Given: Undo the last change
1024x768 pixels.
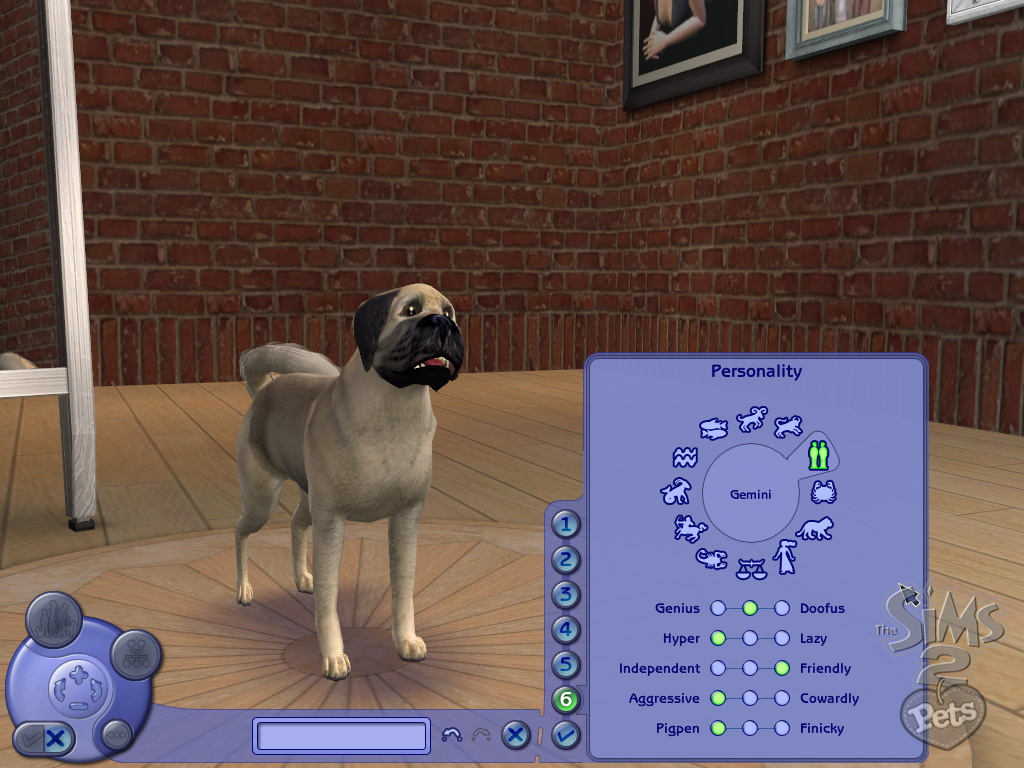Looking at the screenshot, I should pos(451,736).
